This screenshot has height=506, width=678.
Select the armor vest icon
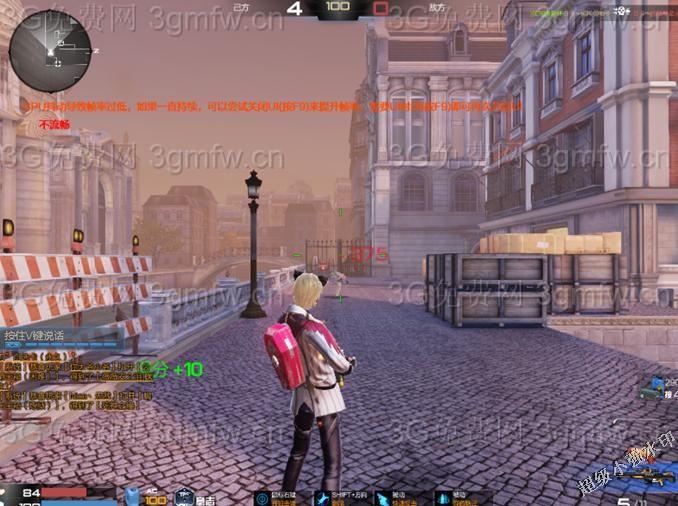[133, 496]
